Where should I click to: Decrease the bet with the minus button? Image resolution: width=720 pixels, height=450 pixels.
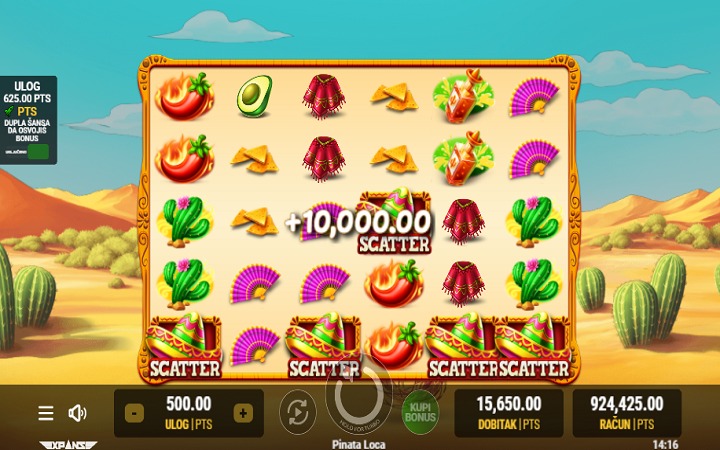[135, 413]
